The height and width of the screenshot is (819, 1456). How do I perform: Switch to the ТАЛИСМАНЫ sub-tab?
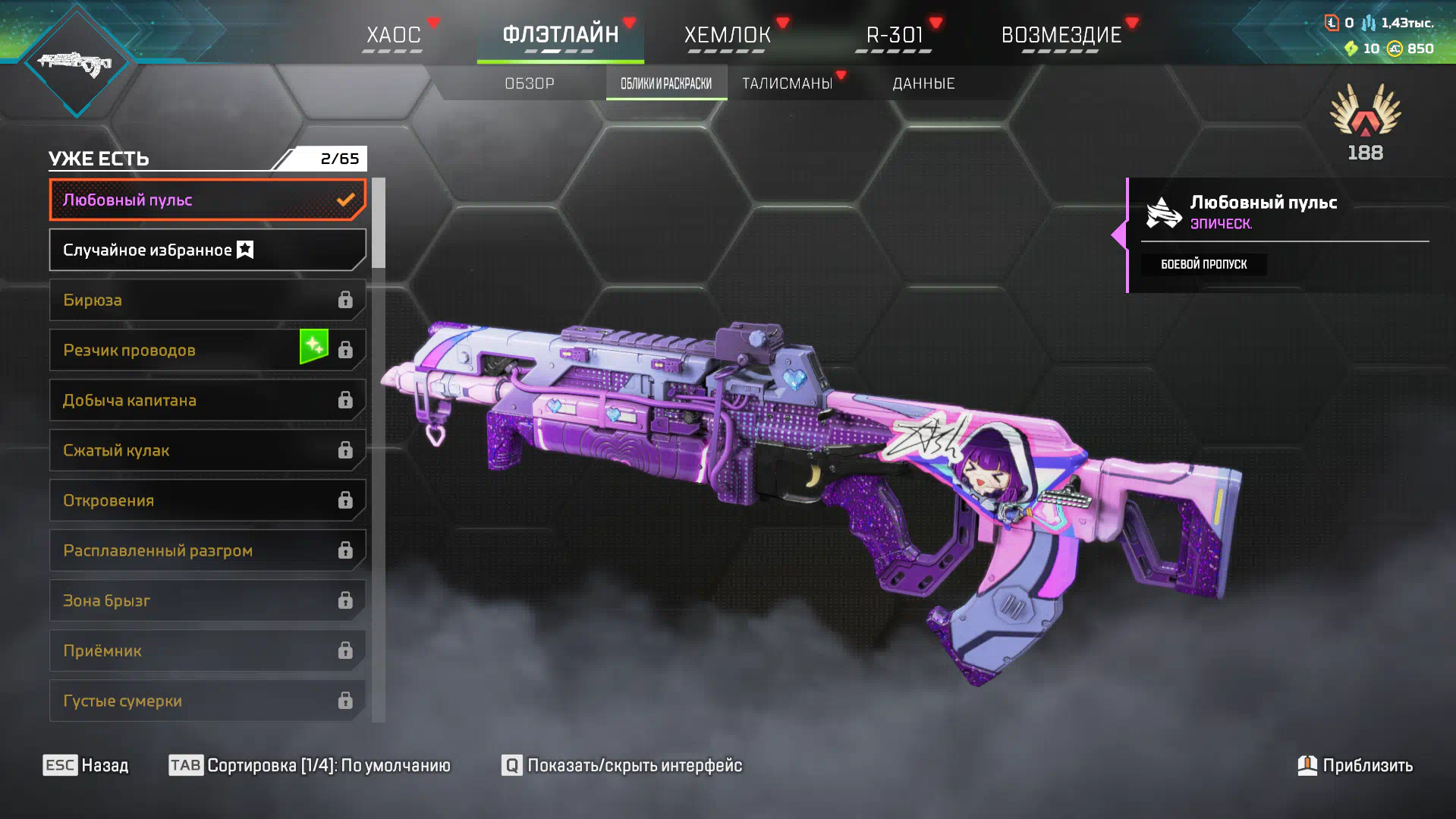click(x=788, y=83)
